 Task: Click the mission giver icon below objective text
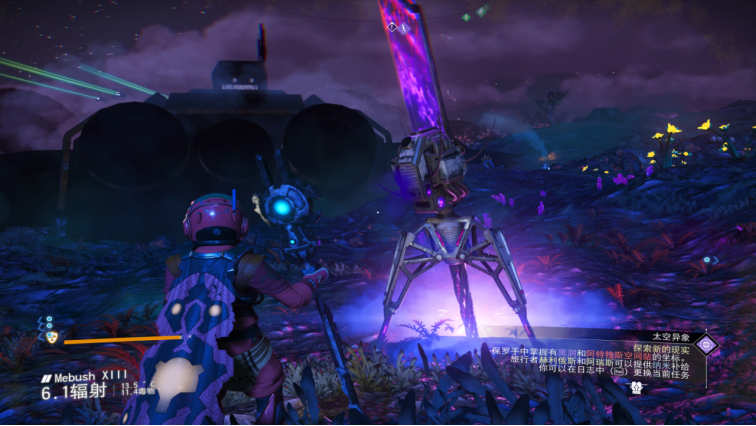coord(635,386)
